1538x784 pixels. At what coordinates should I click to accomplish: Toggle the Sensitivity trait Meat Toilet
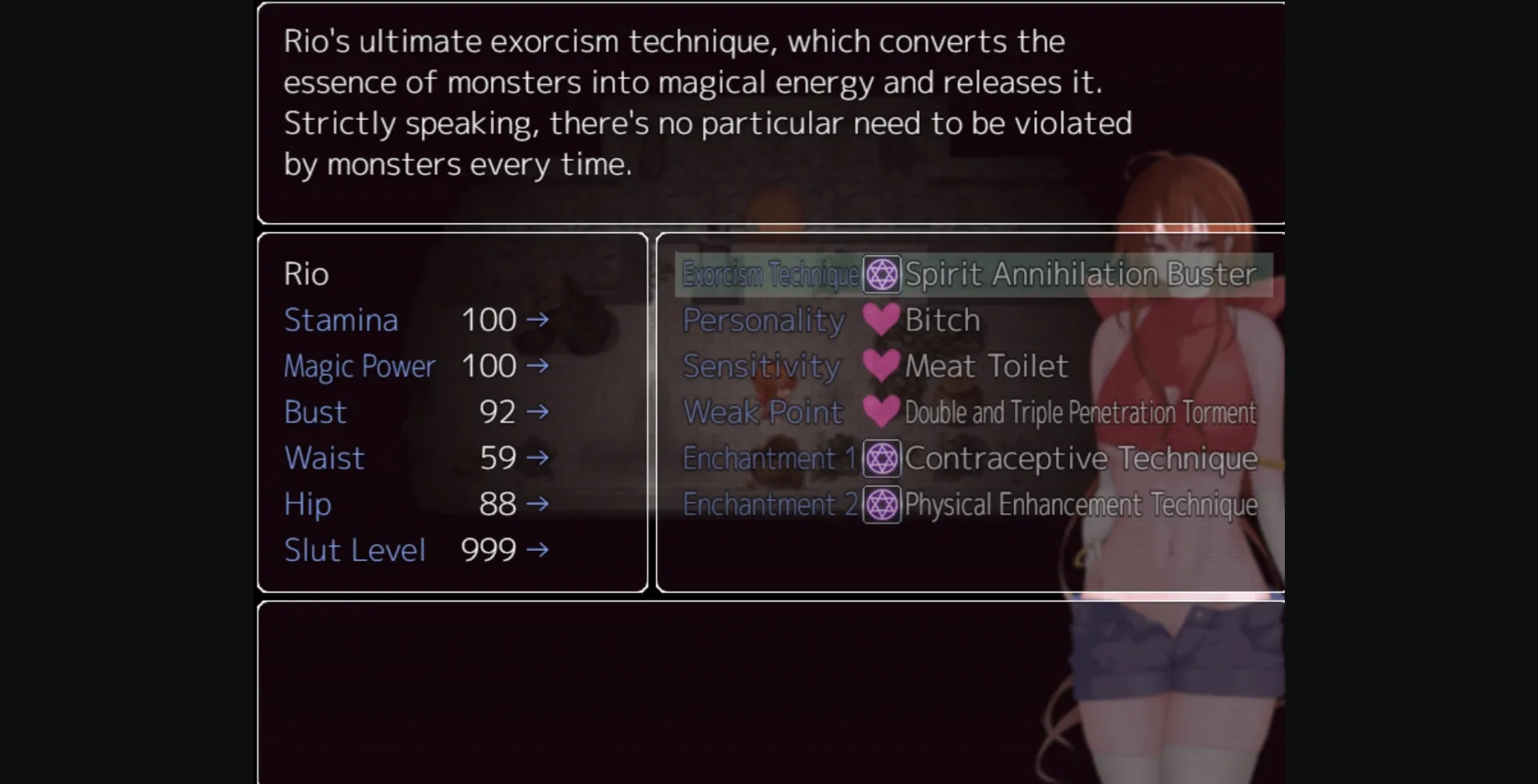(x=985, y=365)
